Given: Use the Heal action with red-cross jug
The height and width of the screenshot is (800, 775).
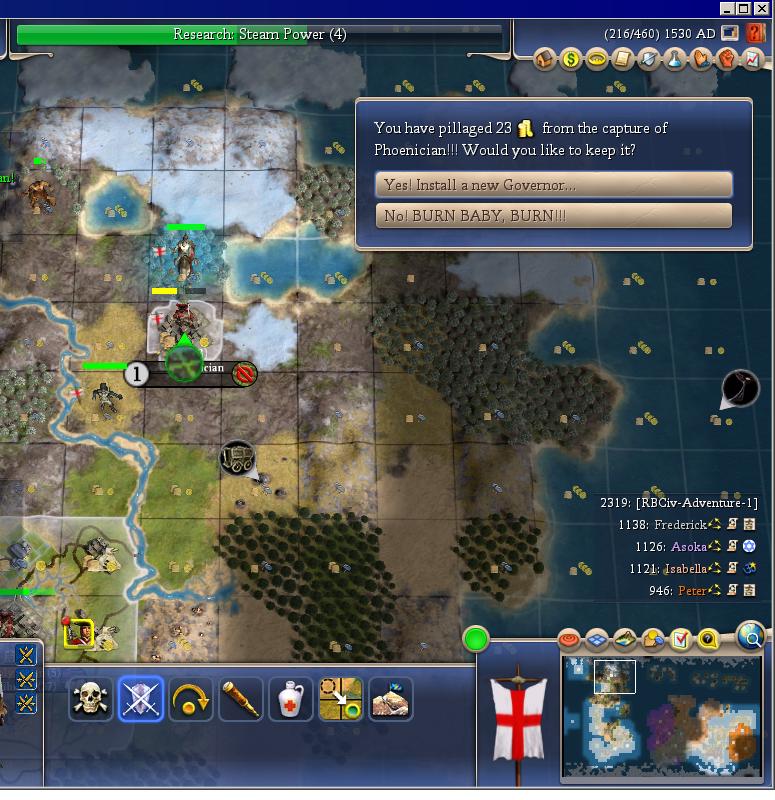Looking at the screenshot, I should (x=291, y=700).
